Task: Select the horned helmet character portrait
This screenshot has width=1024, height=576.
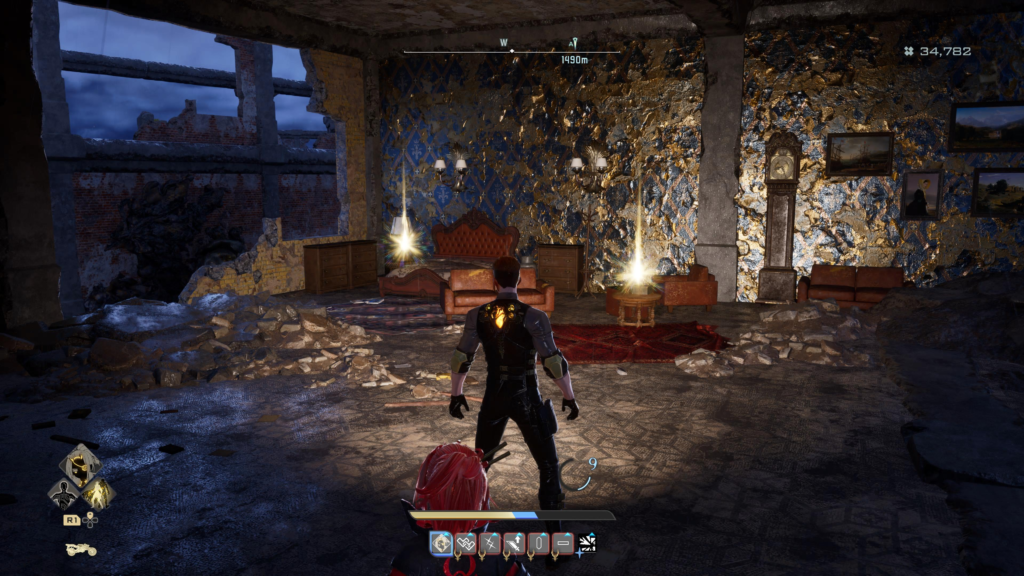Action: [81, 465]
